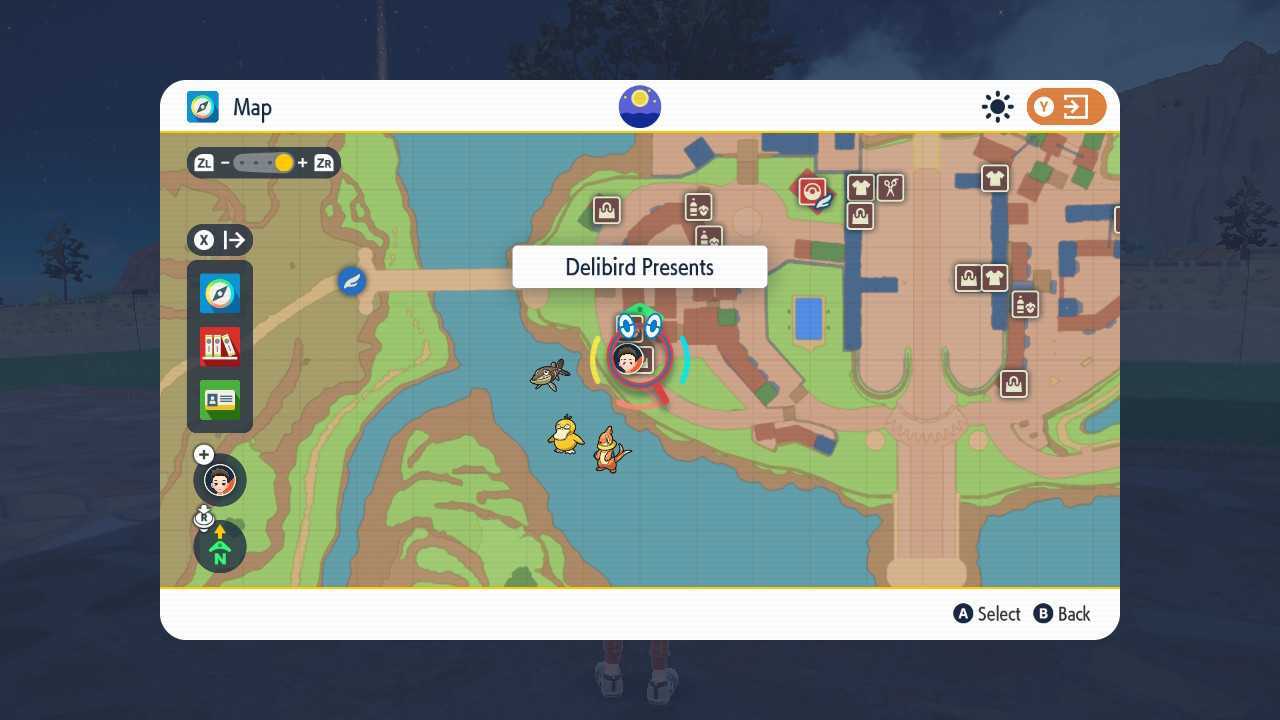Select the compass Map icon in the sidebar
1280x720 pixels.
219,293
